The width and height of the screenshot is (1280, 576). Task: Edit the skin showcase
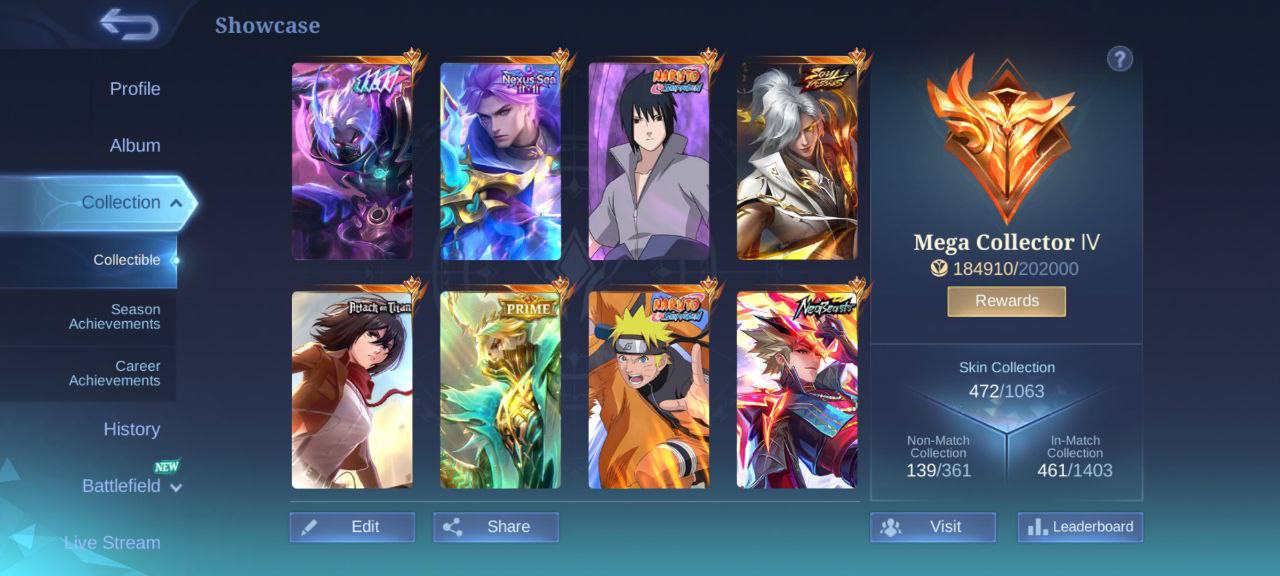(x=352, y=527)
